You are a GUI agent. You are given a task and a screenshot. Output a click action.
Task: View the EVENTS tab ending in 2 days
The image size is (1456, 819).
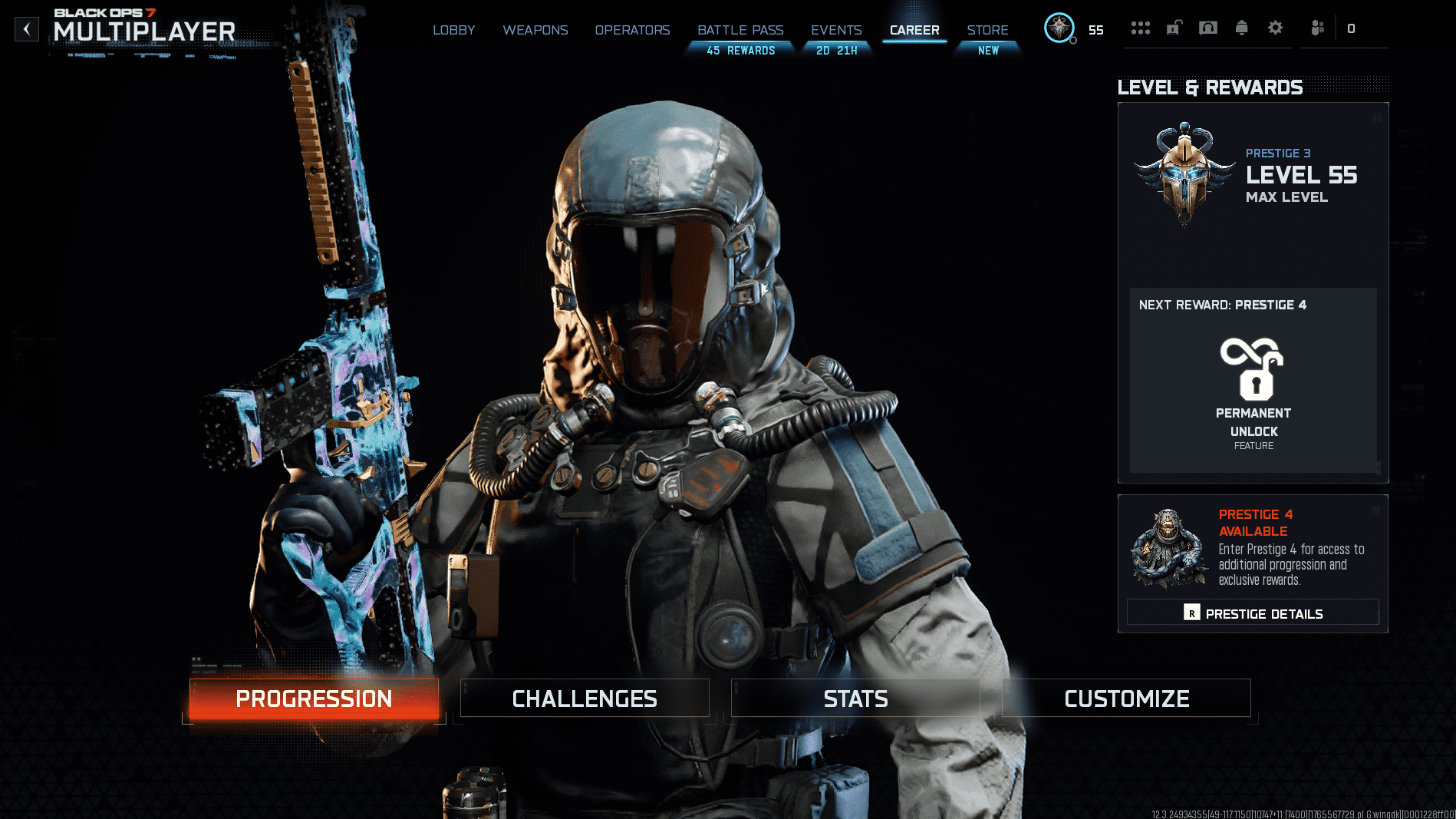click(x=835, y=30)
